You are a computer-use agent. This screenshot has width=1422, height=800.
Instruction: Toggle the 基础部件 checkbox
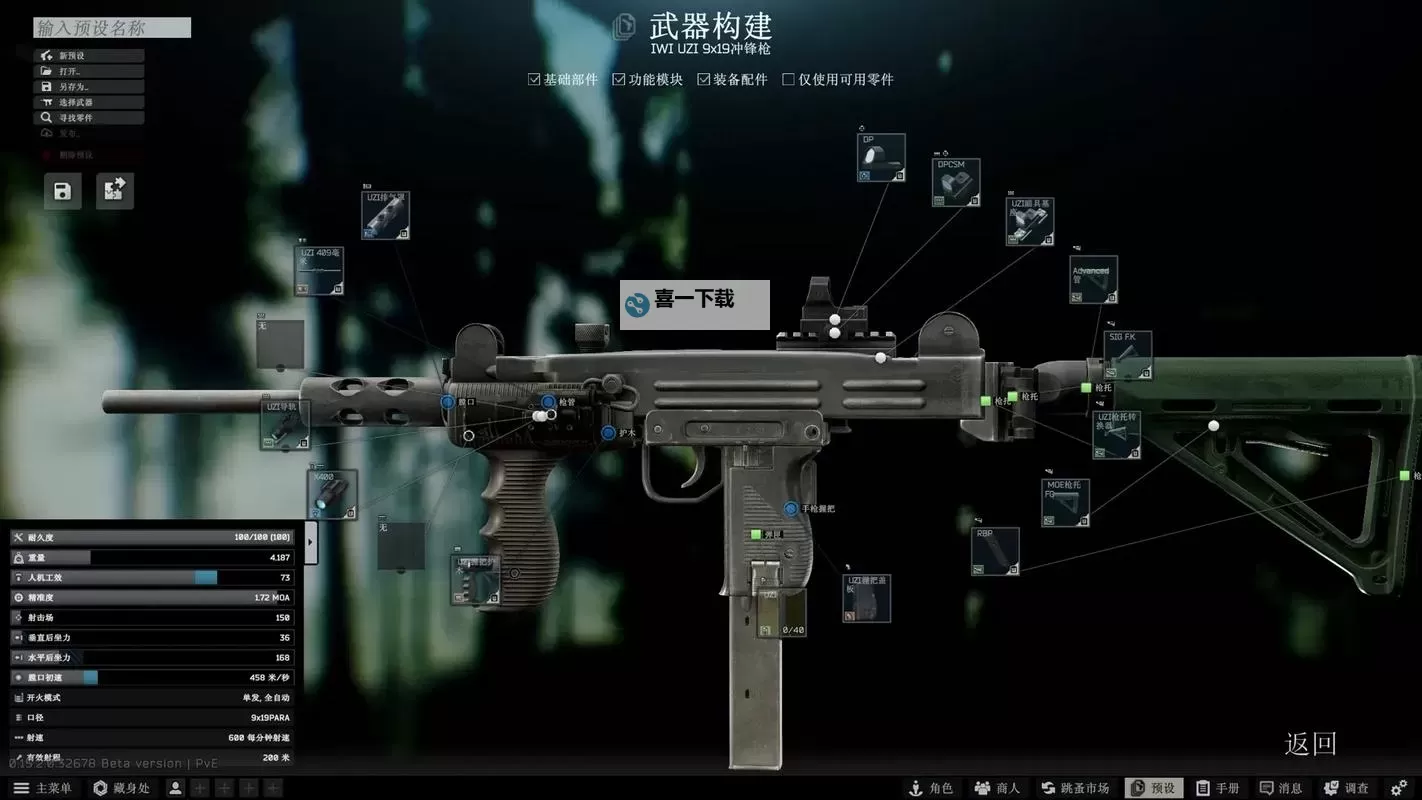coord(532,78)
